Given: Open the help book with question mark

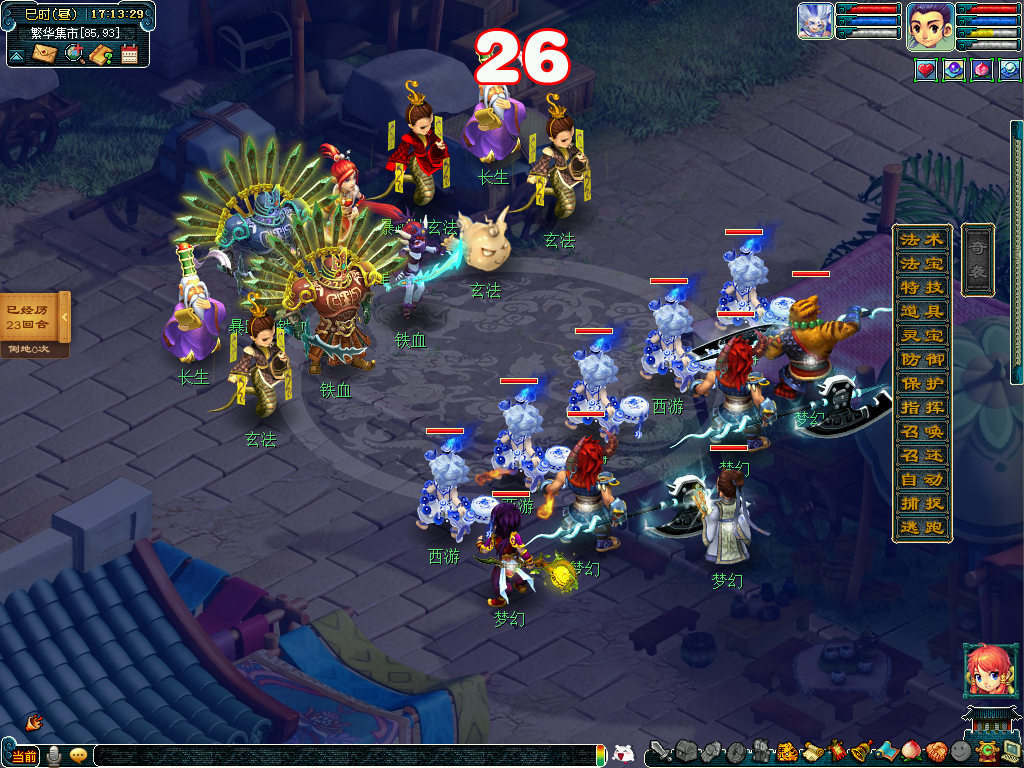Looking at the screenshot, I should pos(100,54).
